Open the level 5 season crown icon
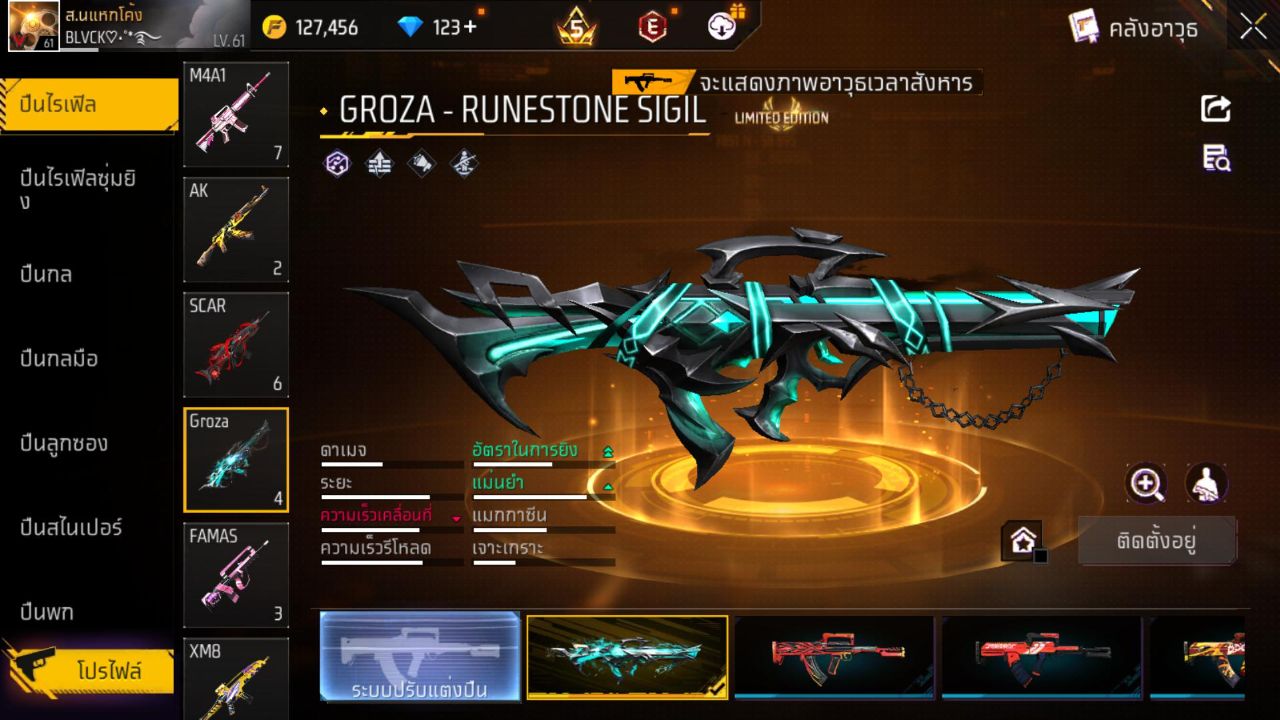 [575, 27]
